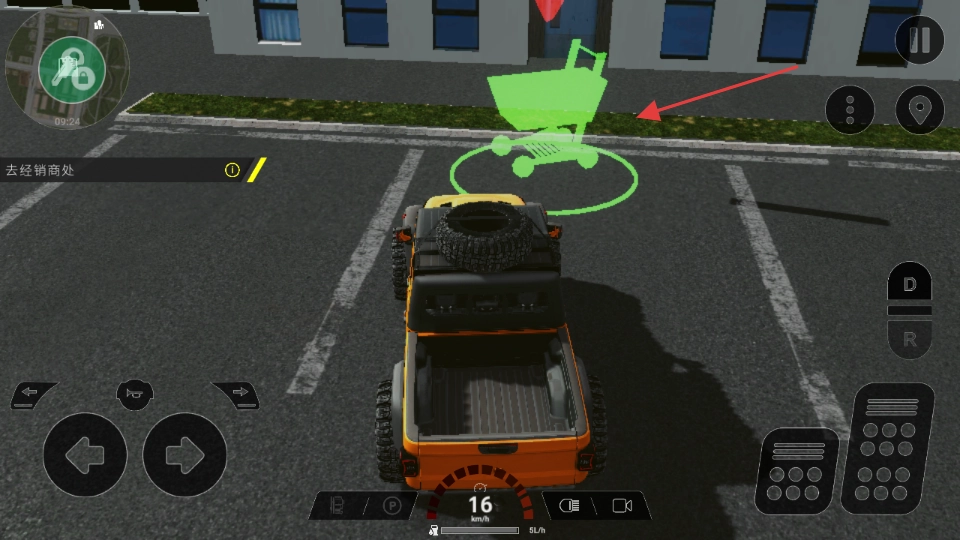This screenshot has height=540, width=960.
Task: Open the map with the location pin icon
Action: pos(919,109)
